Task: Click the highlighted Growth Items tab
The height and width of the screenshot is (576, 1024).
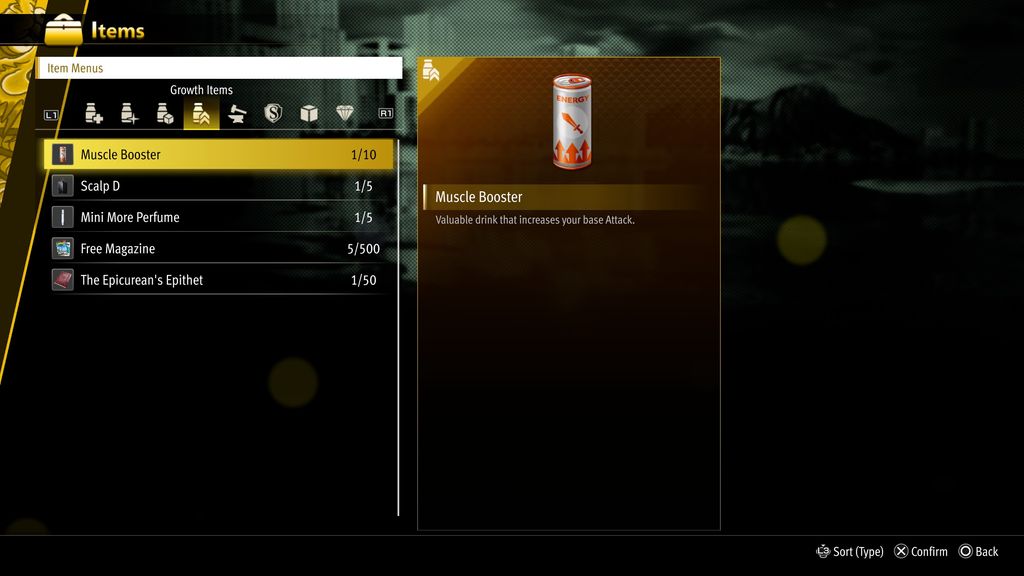Action: 201,114
